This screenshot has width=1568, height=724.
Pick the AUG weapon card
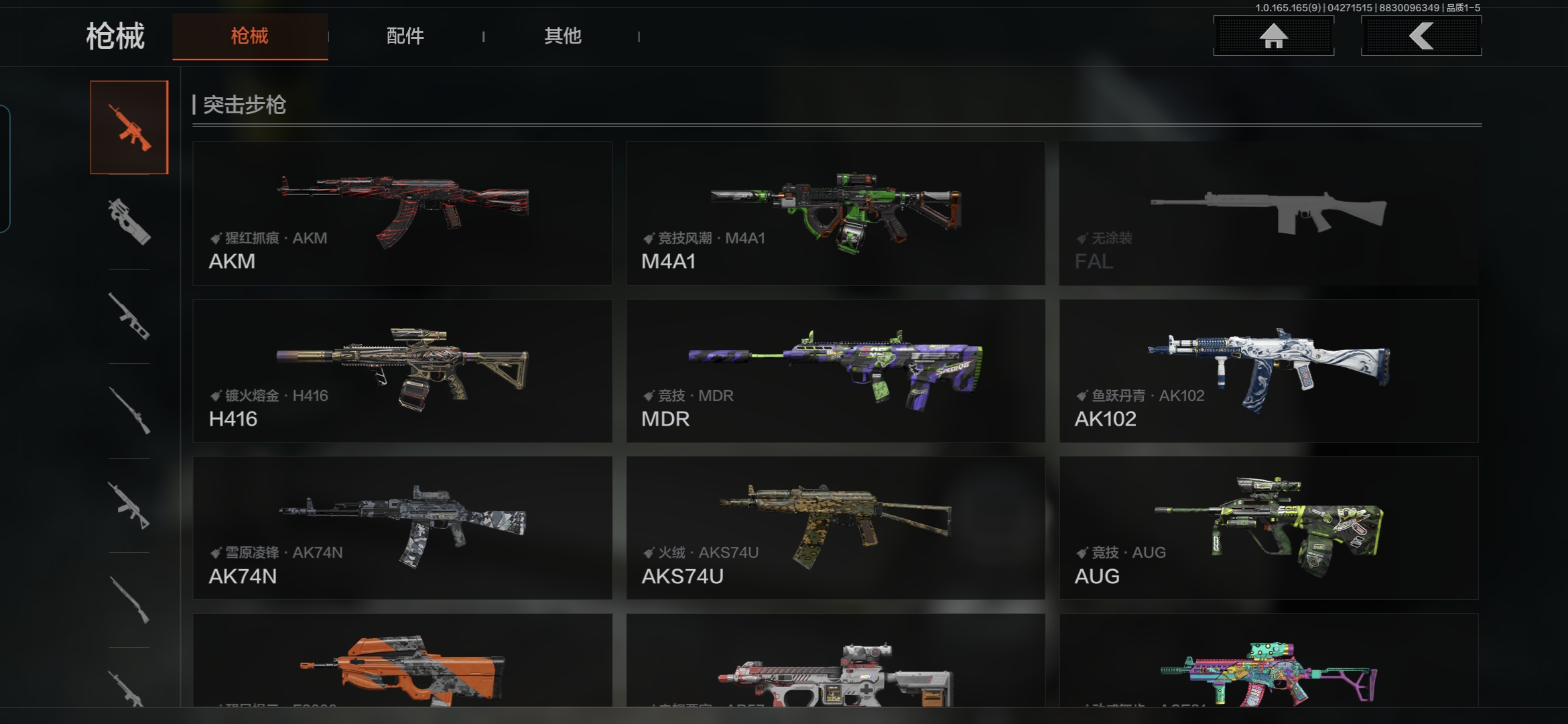point(1268,528)
